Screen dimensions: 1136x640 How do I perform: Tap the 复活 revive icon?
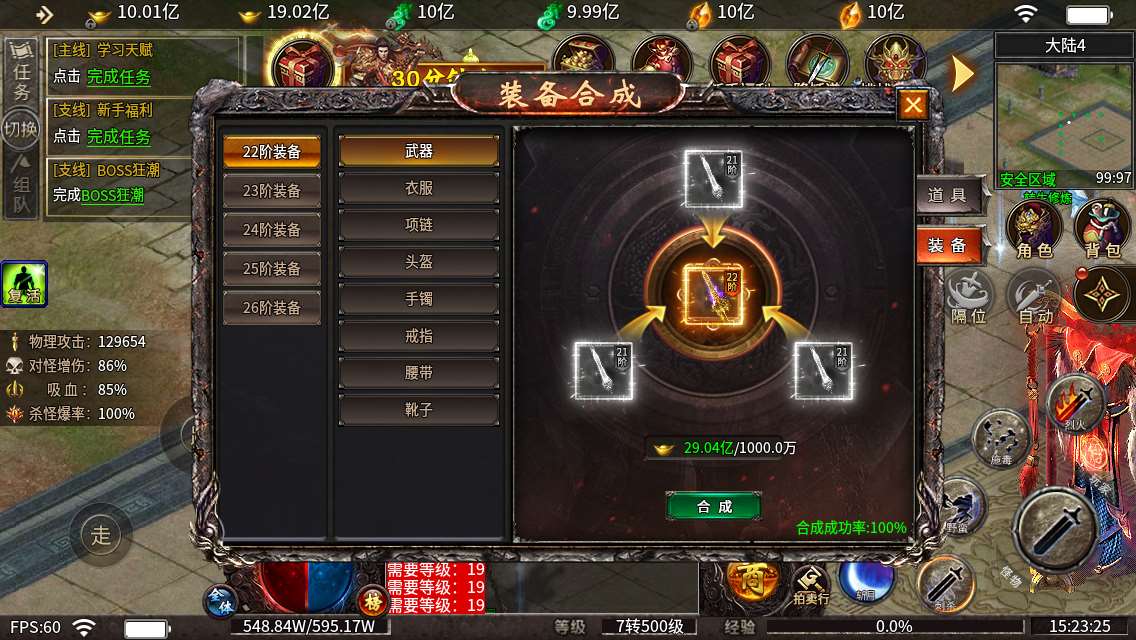point(24,284)
